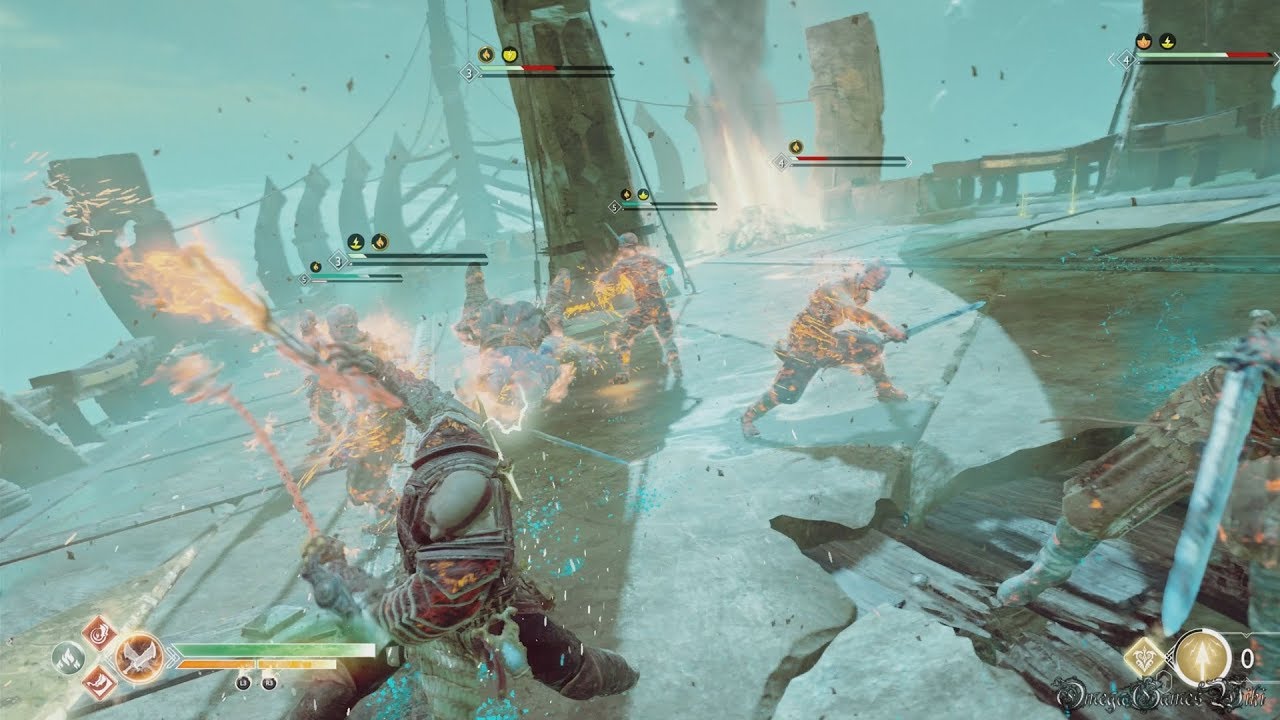Click the grey triple-flame icon
The height and width of the screenshot is (720, 1280).
67,657
